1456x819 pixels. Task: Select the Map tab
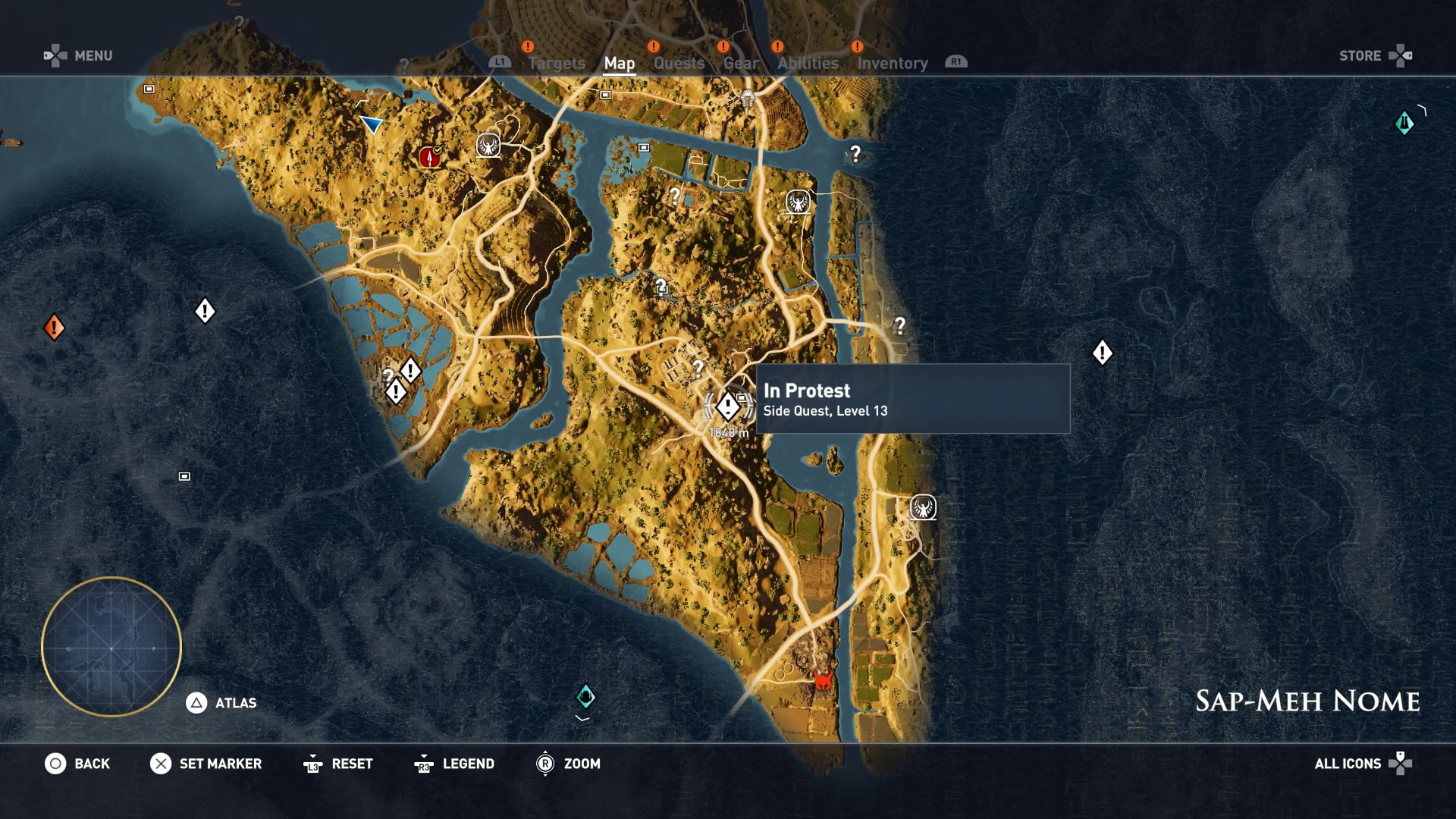pos(619,64)
